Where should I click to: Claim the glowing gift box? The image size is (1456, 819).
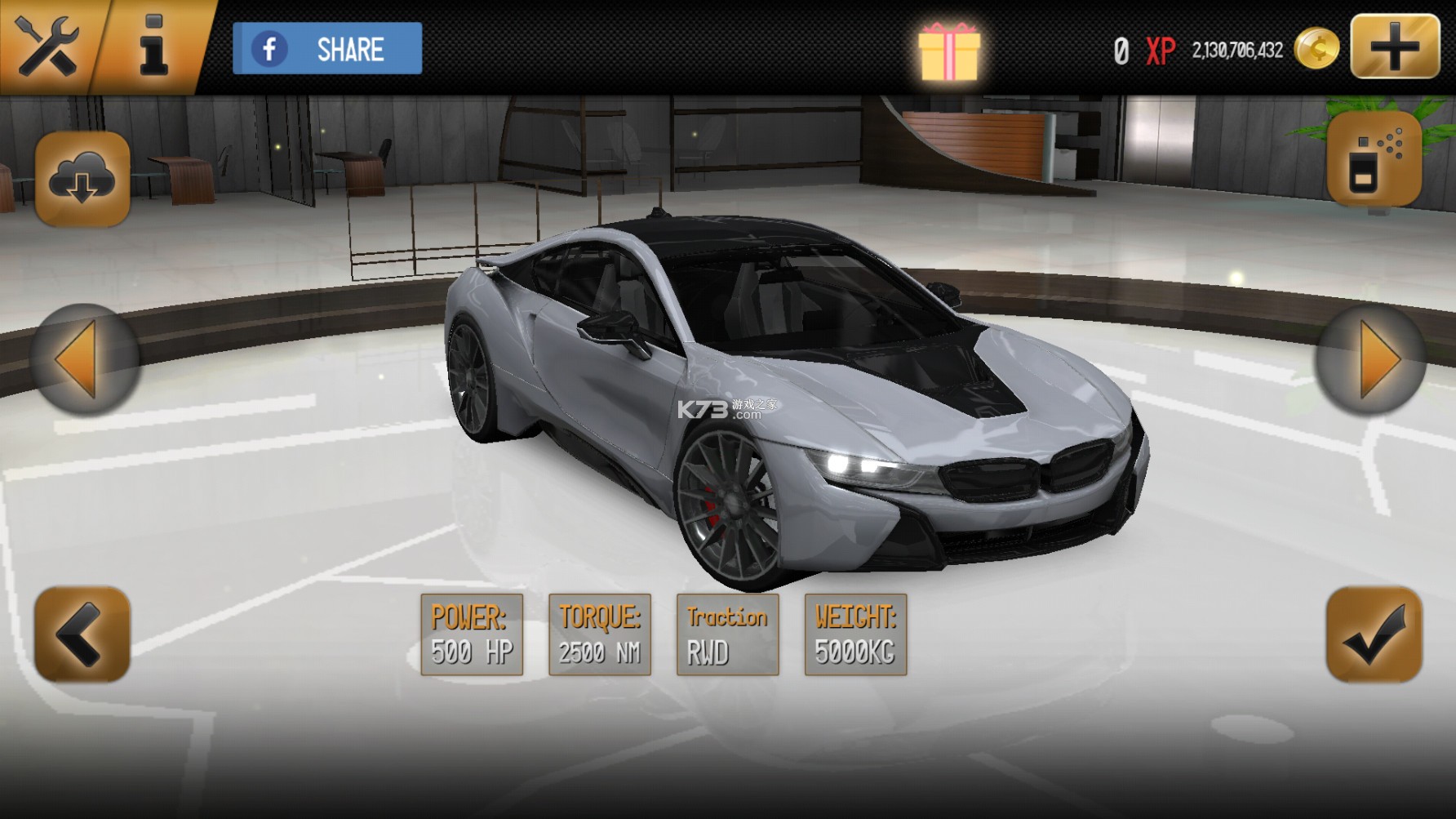tap(948, 51)
